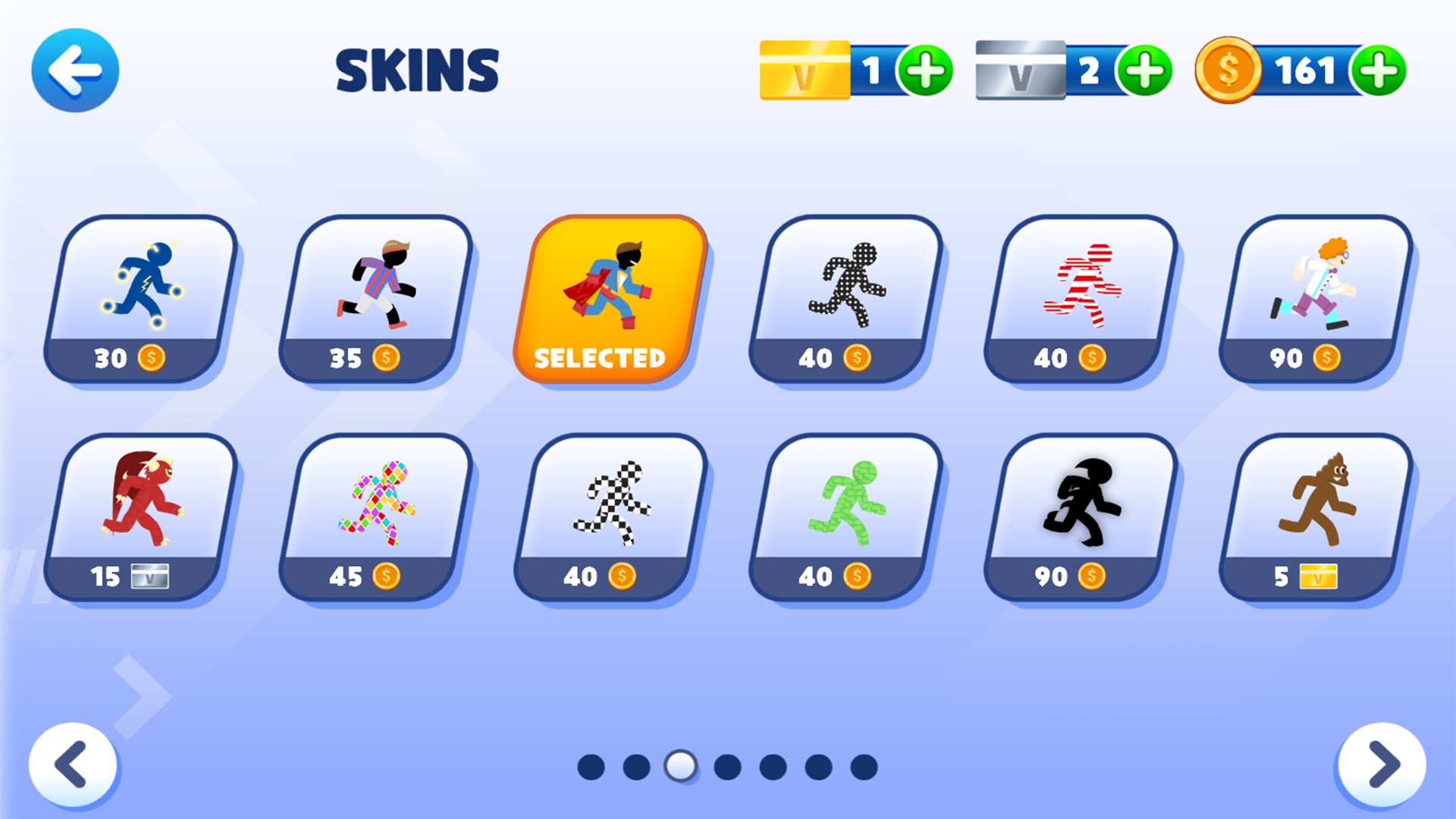Image resolution: width=1456 pixels, height=819 pixels.
Task: Go back using the blue arrow button
Action: (74, 70)
